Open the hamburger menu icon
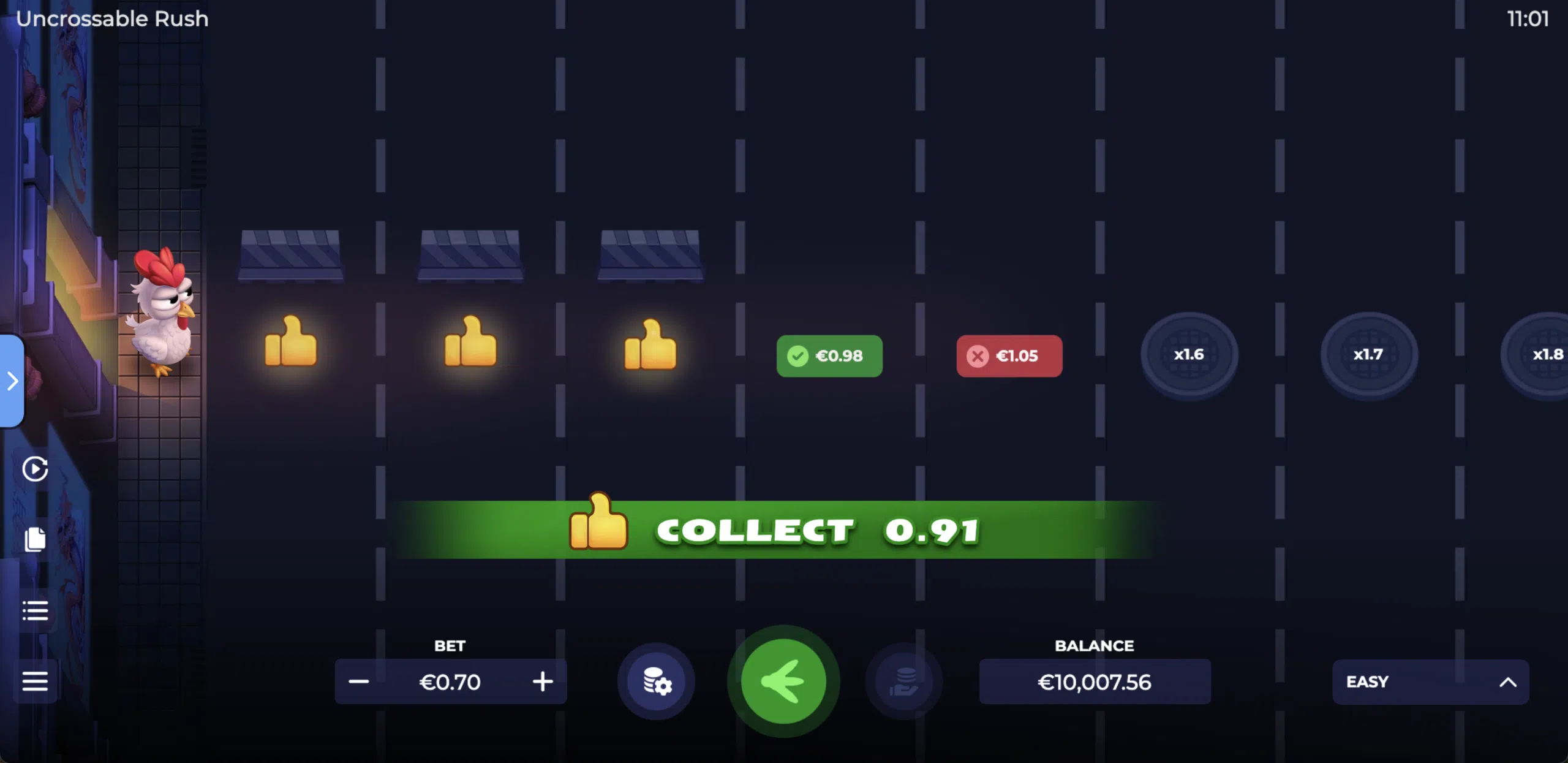Screen dimensions: 1568x763 pyautogui.click(x=35, y=681)
